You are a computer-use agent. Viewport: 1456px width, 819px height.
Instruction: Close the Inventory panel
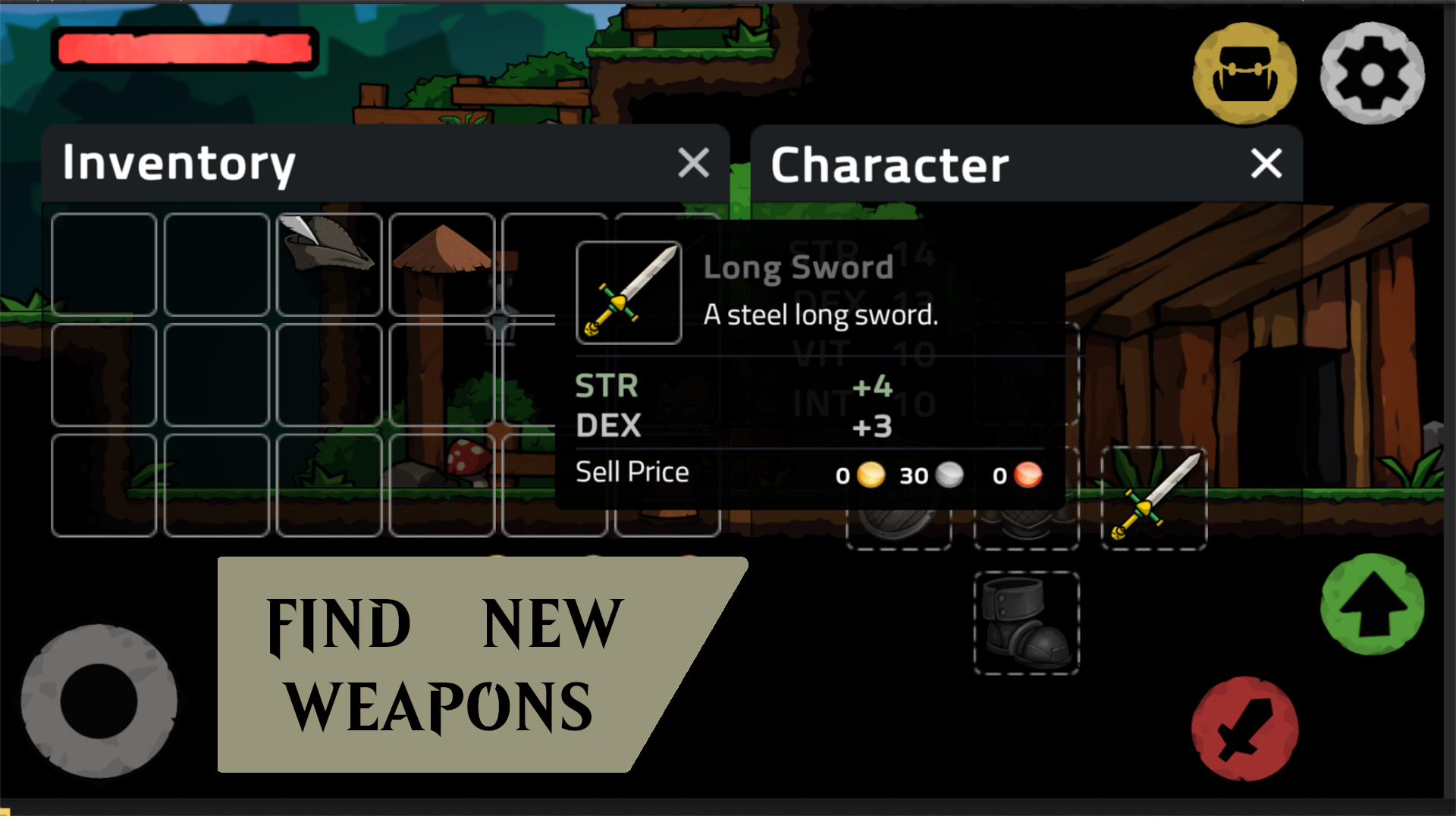[x=692, y=163]
